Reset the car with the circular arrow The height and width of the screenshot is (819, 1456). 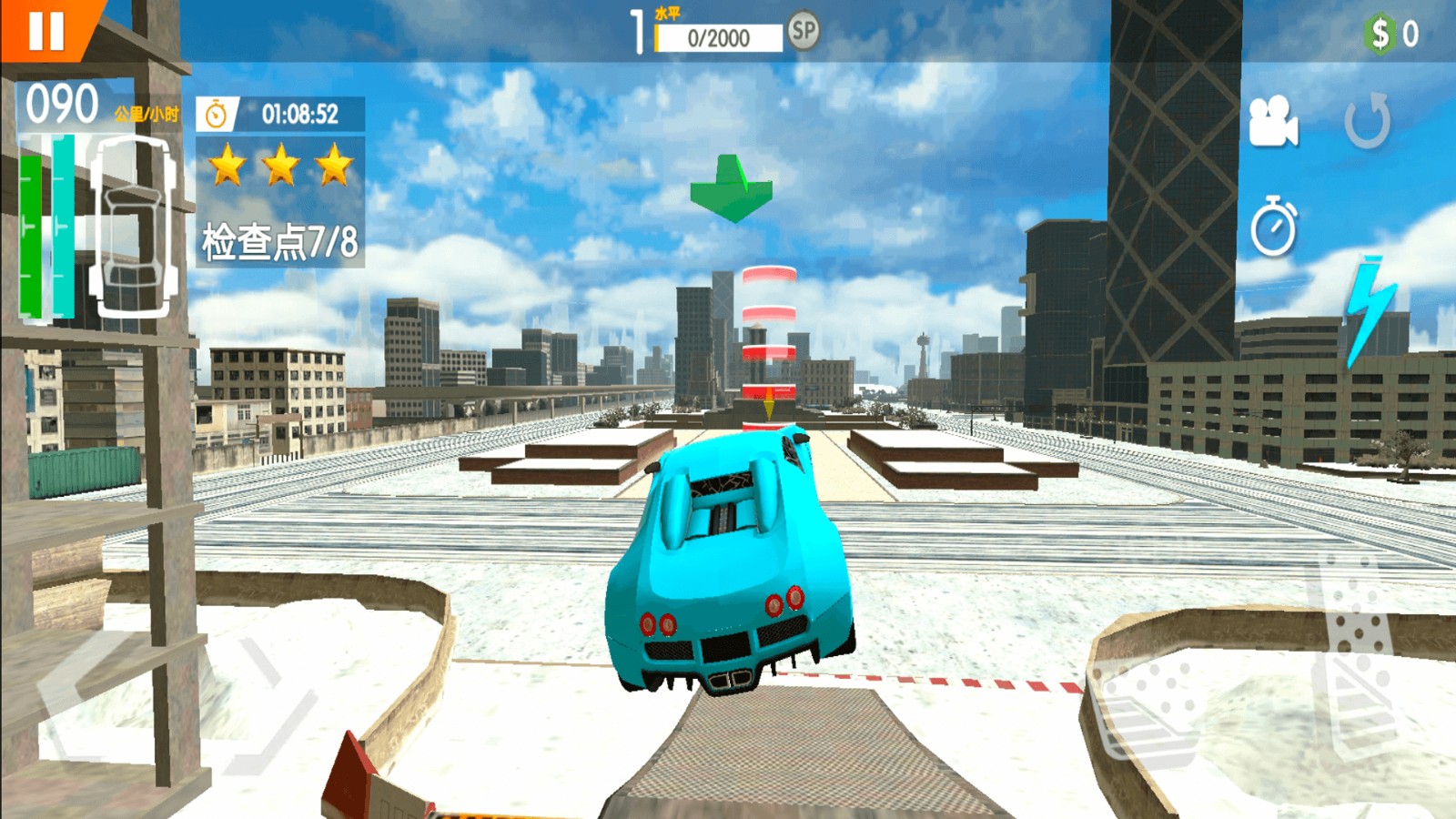pos(1368,121)
